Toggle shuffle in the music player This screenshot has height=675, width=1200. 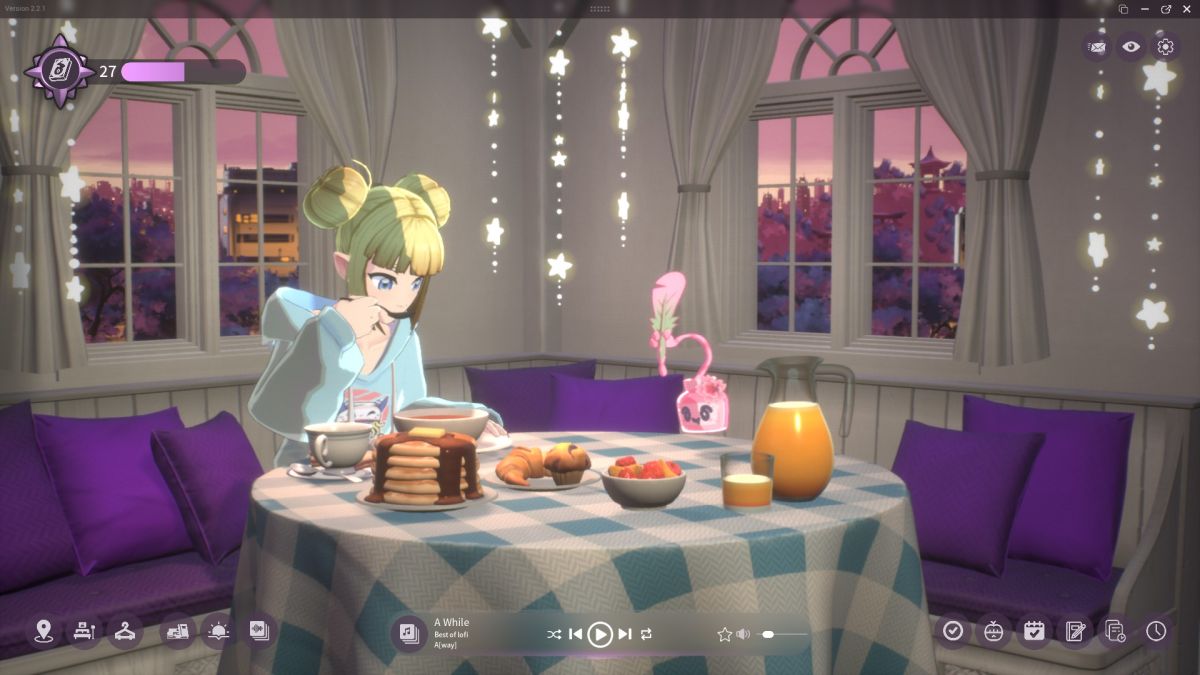[554, 634]
